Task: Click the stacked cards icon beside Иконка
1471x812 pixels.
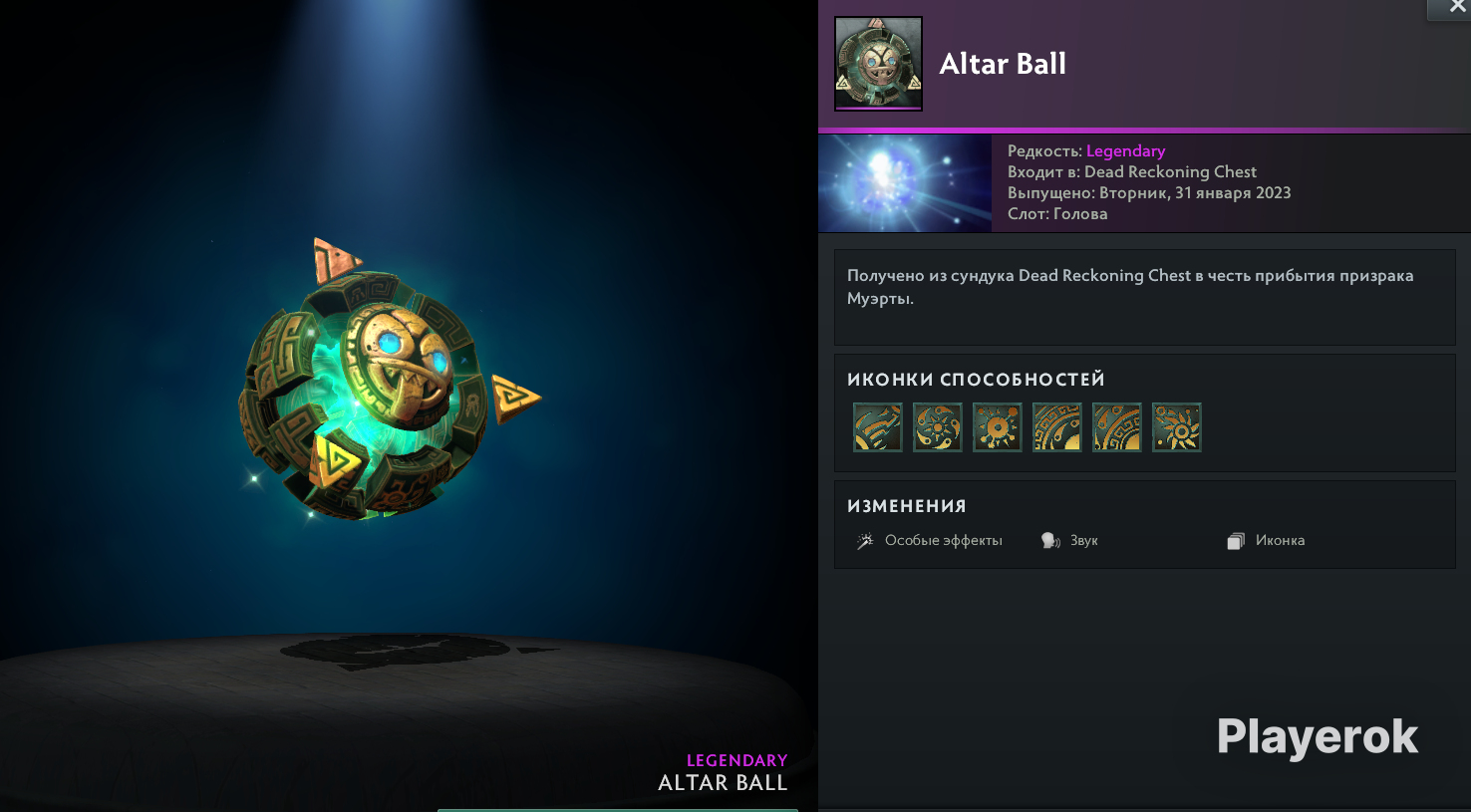Action: coord(1236,539)
